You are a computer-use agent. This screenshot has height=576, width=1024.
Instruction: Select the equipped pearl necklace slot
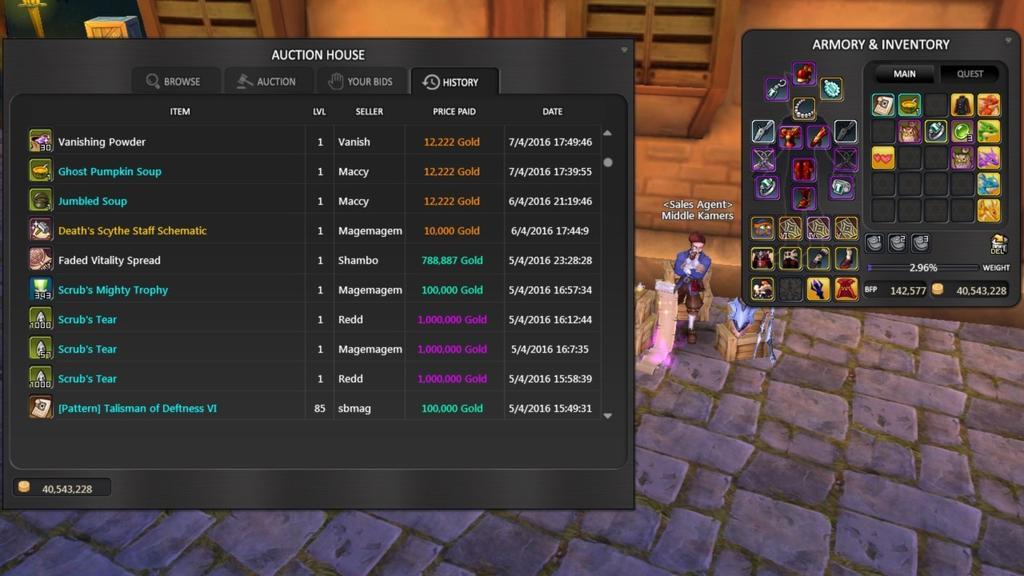804,108
